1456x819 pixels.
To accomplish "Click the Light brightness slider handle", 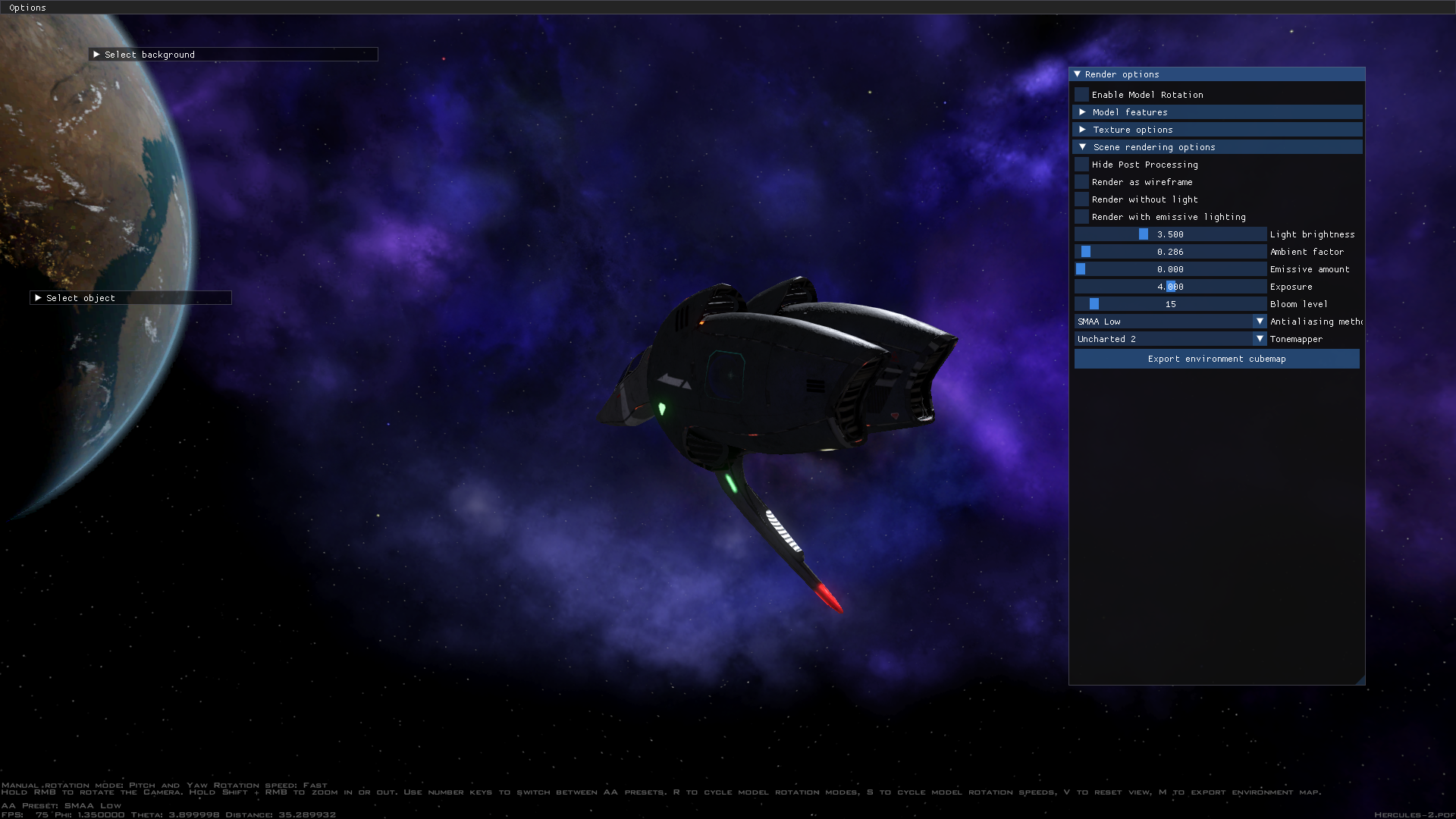I will tap(1143, 234).
